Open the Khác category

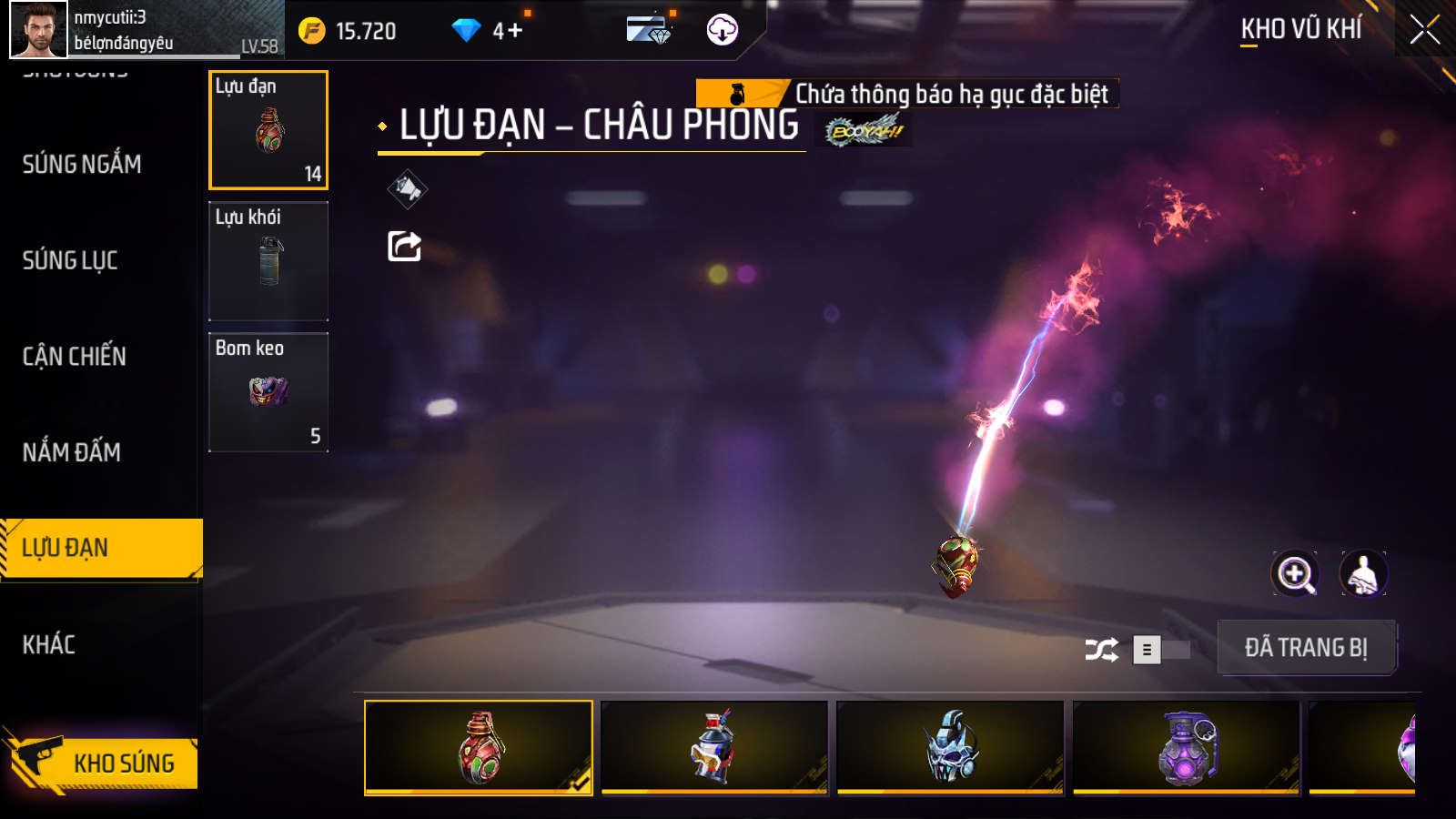coord(49,645)
